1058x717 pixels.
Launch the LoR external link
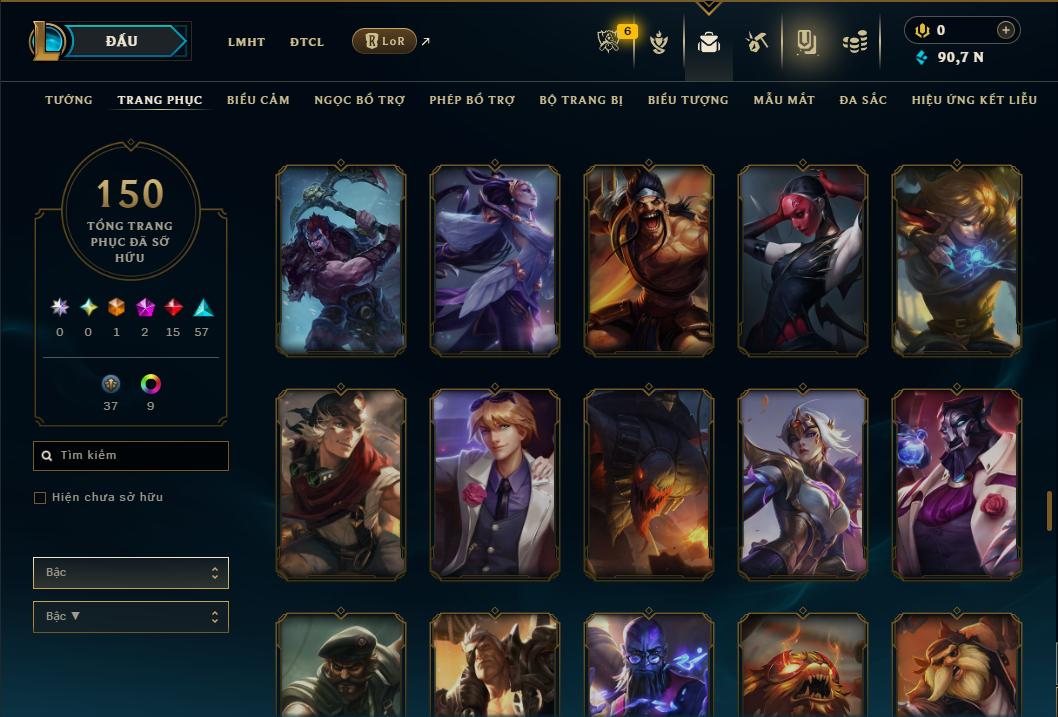point(385,41)
